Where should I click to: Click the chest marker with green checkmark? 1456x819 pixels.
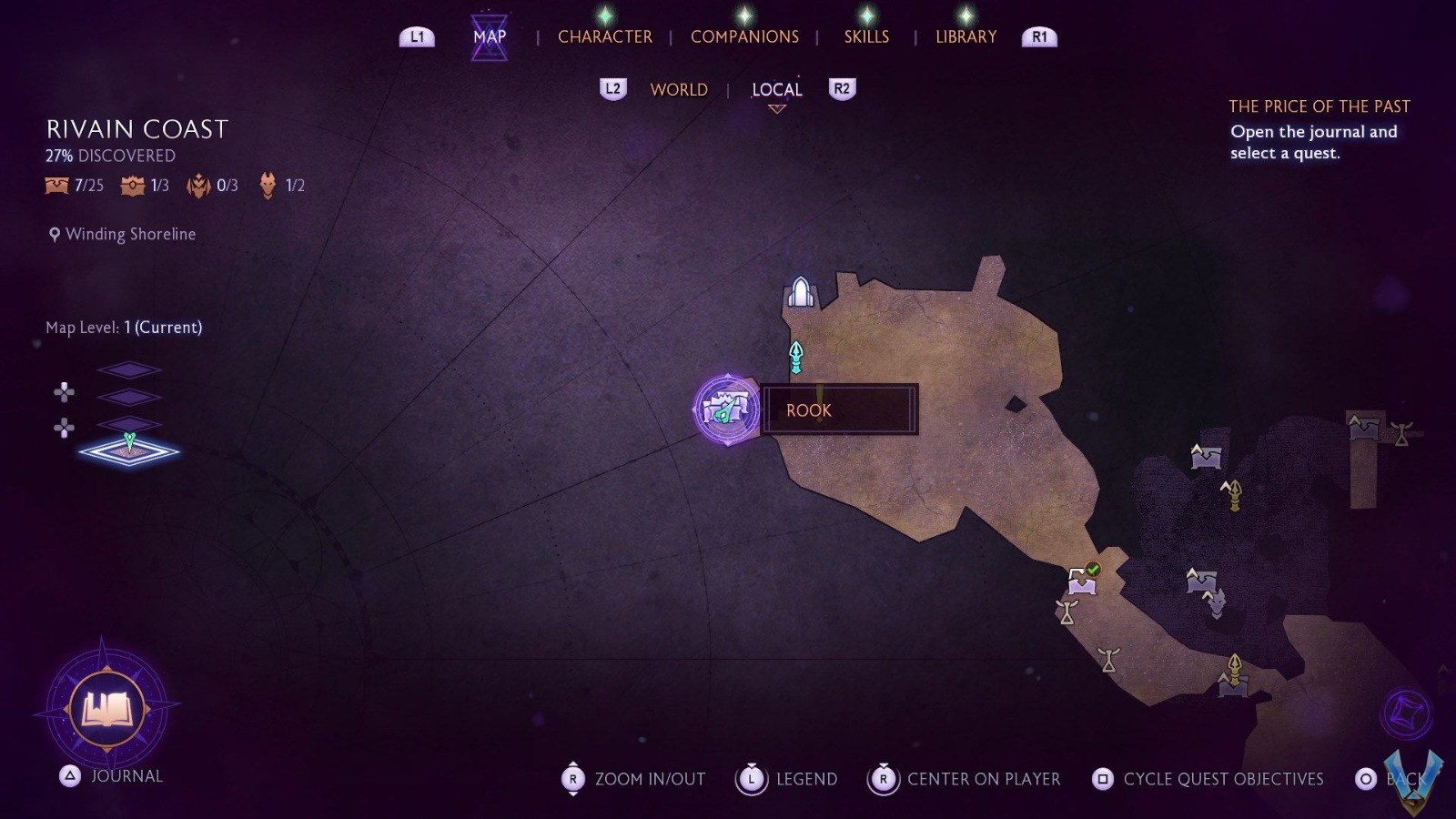(x=1083, y=579)
